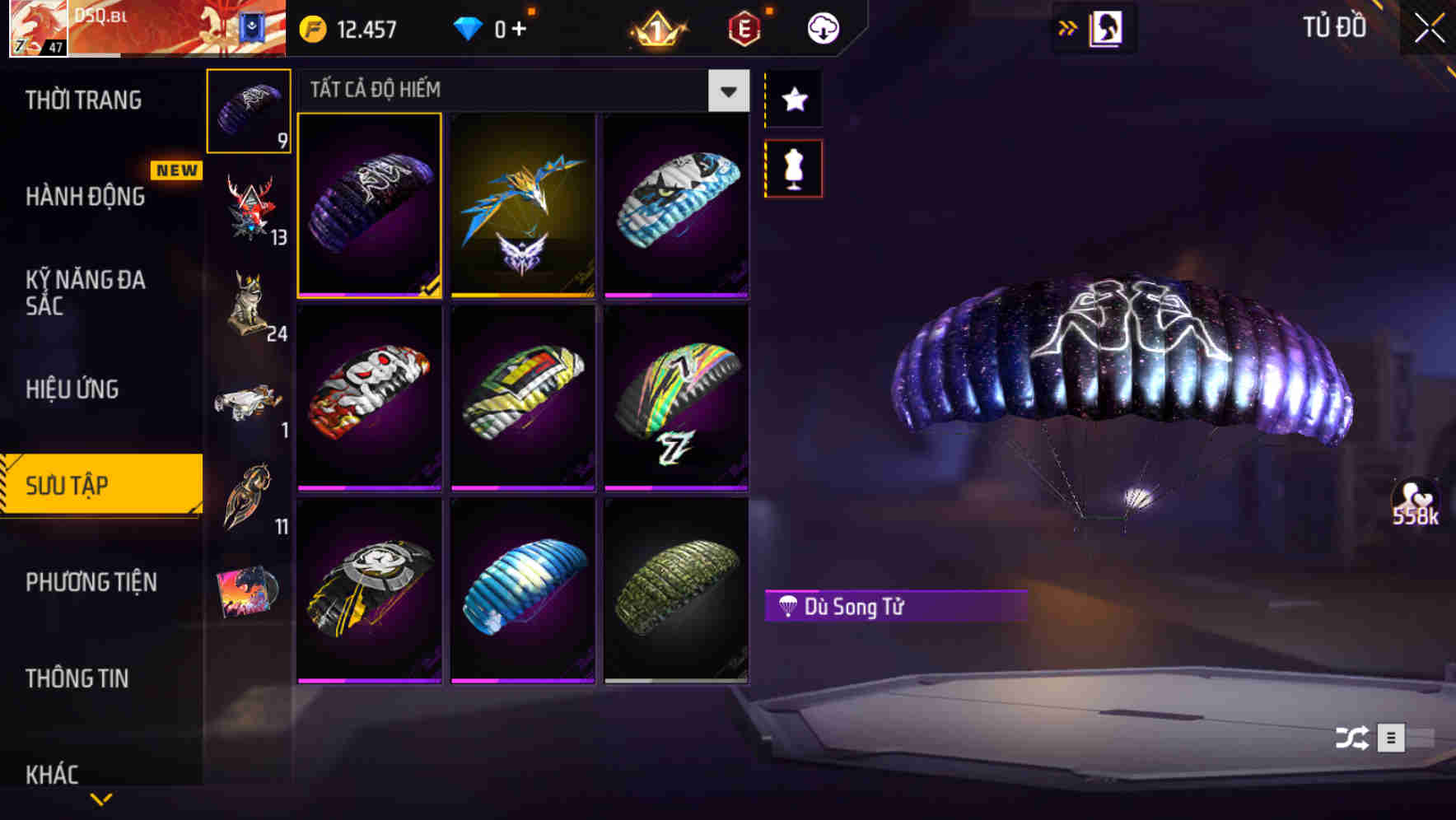Open the PHƯƠNG TIỆN section
The height and width of the screenshot is (820, 1456).
pyautogui.click(x=91, y=582)
